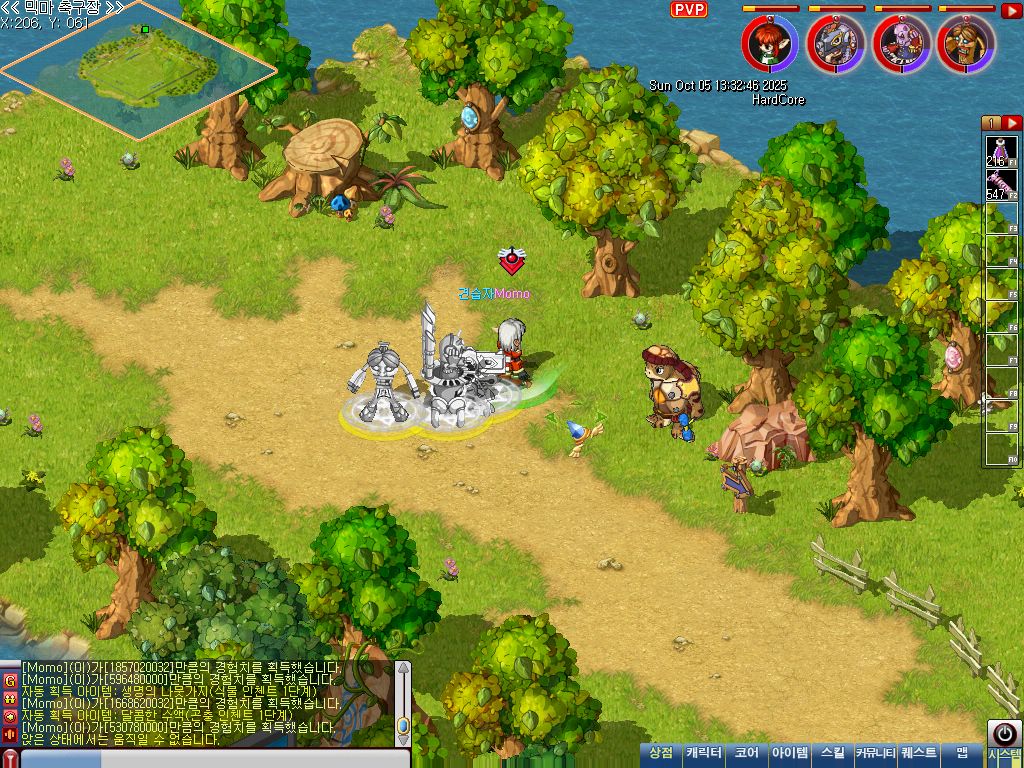Open the 맵 map menu
This screenshot has height=768, width=1024.
pyautogui.click(x=962, y=754)
